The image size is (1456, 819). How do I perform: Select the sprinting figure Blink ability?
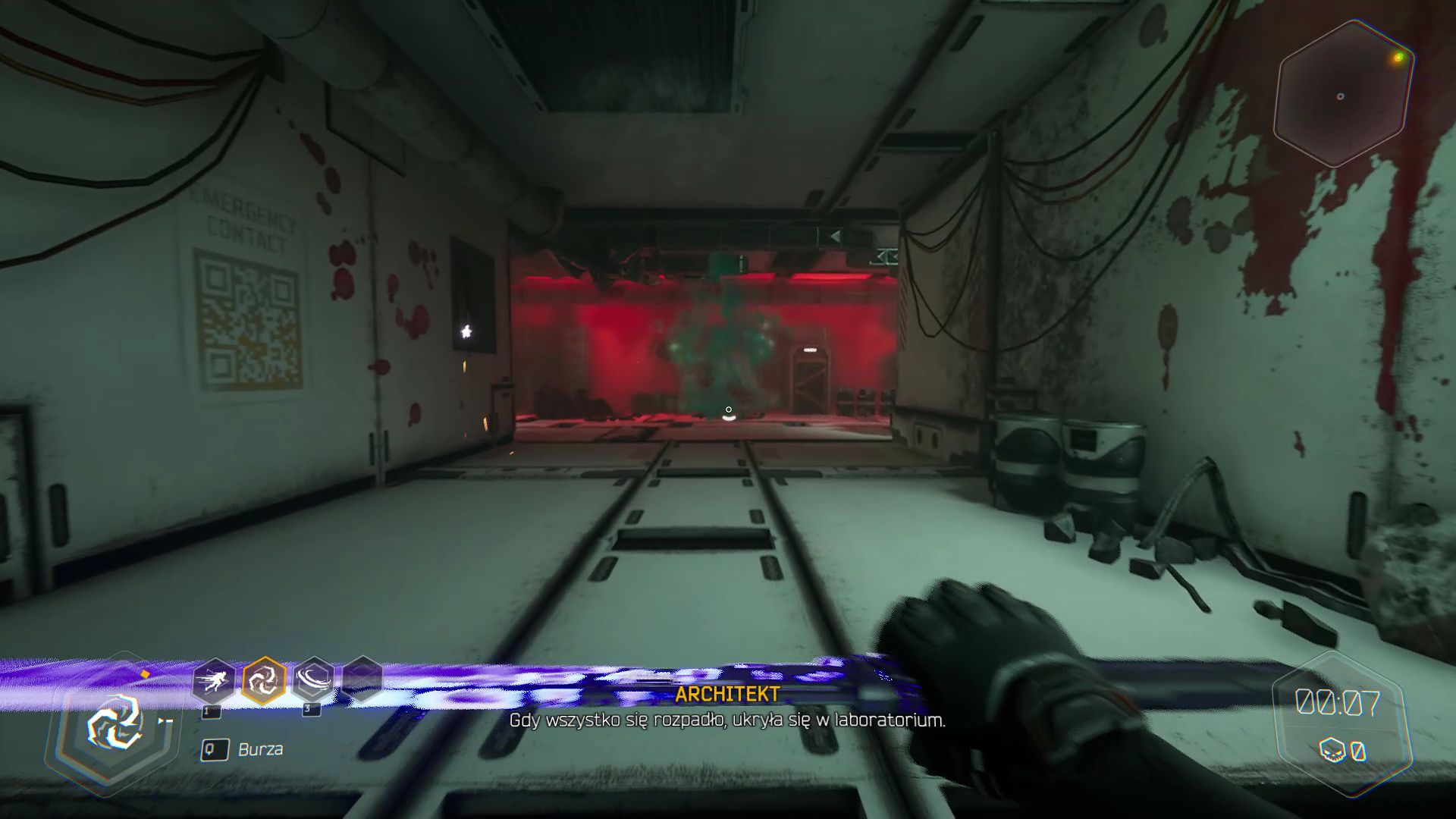(213, 680)
